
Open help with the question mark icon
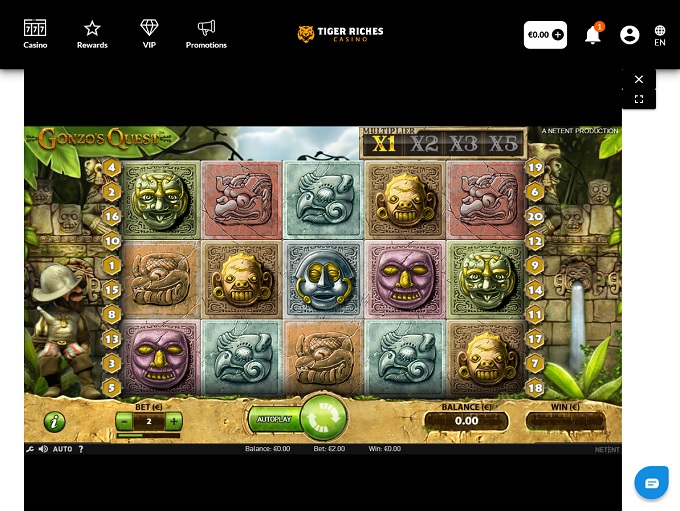[81, 449]
